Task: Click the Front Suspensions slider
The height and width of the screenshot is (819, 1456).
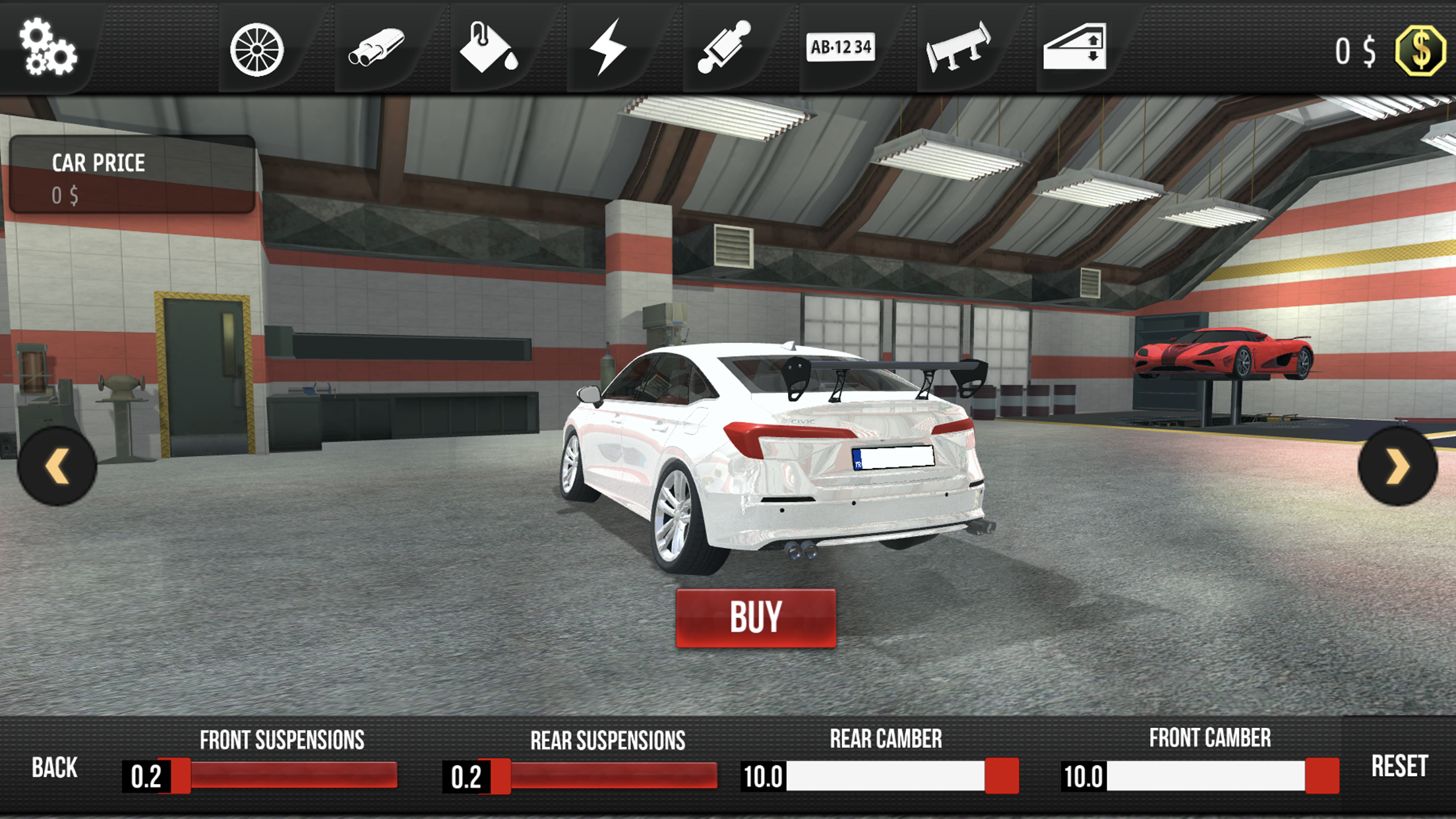Action: 284,775
